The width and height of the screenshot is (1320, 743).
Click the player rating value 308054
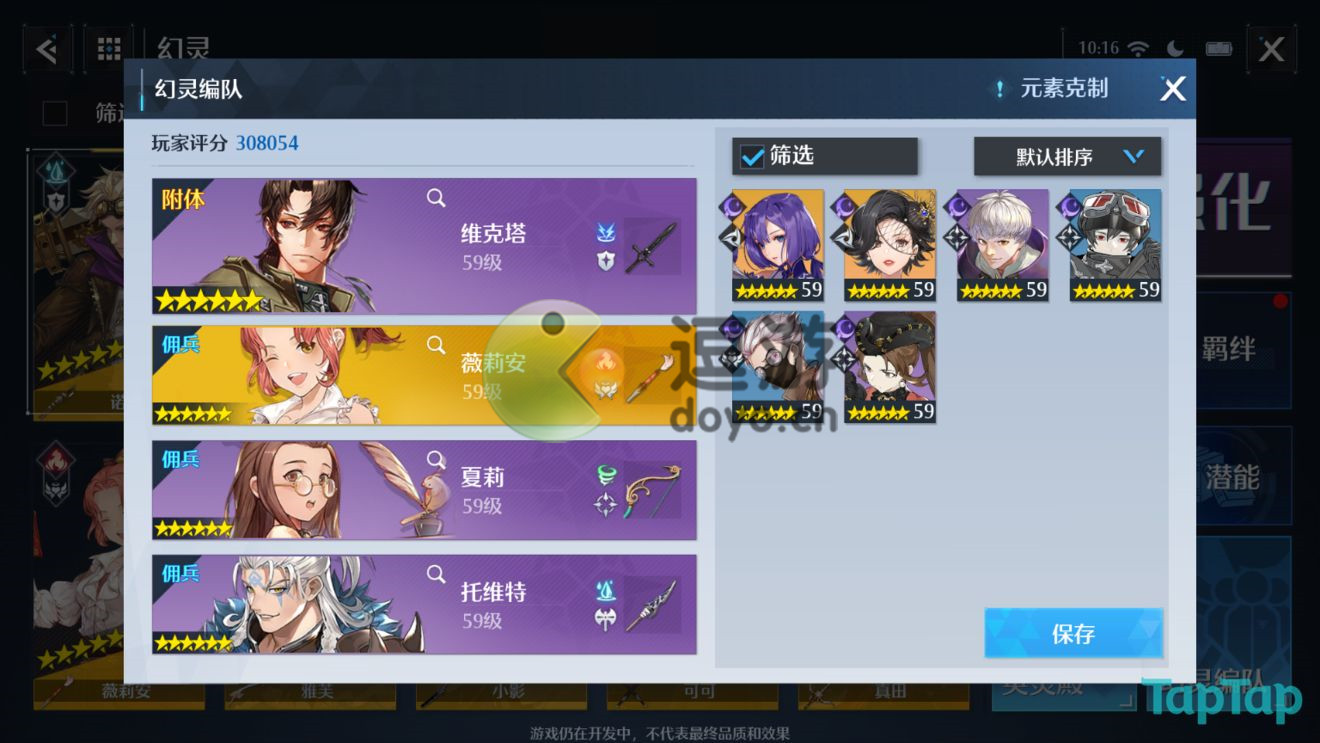269,142
